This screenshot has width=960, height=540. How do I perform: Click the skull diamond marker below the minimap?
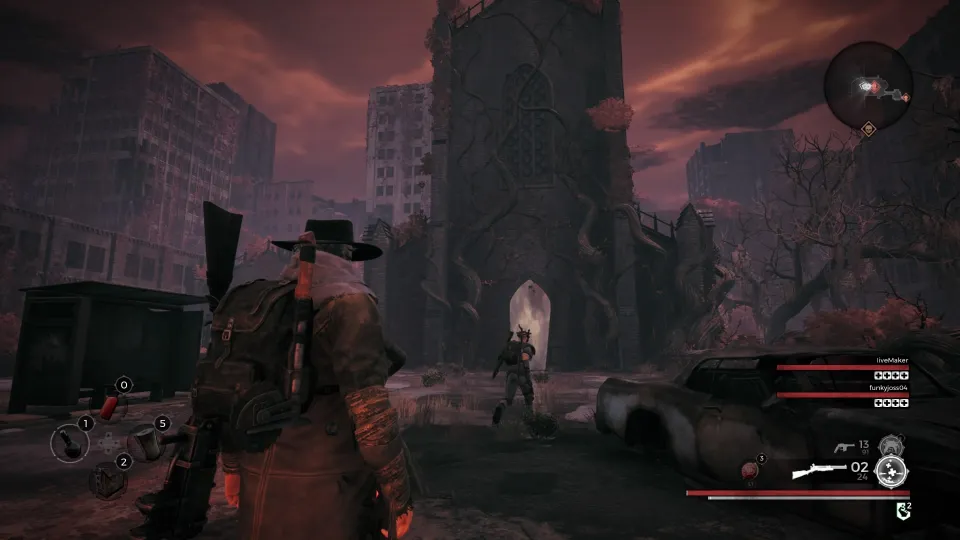click(x=869, y=128)
